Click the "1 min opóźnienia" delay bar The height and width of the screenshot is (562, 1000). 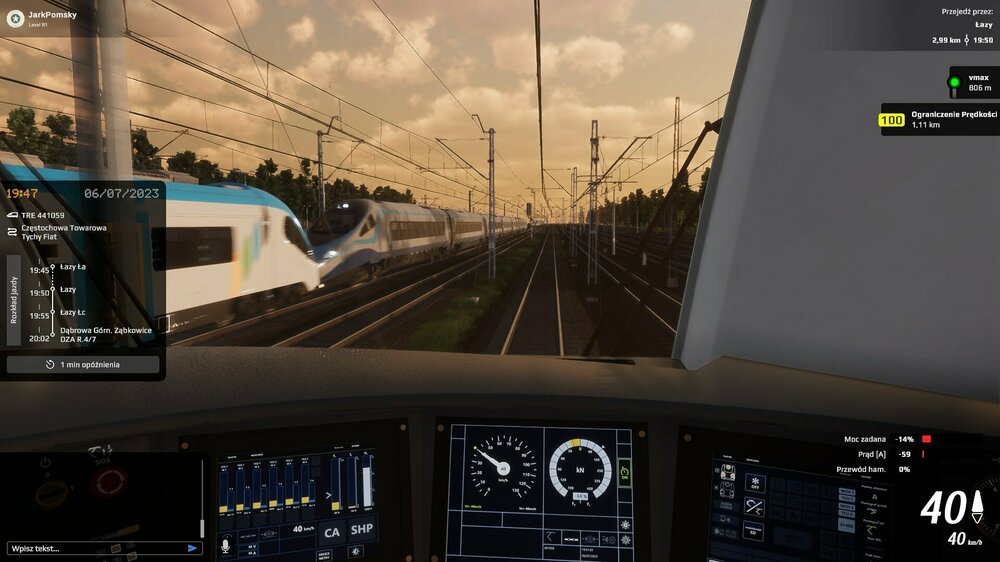pyautogui.click(x=83, y=365)
